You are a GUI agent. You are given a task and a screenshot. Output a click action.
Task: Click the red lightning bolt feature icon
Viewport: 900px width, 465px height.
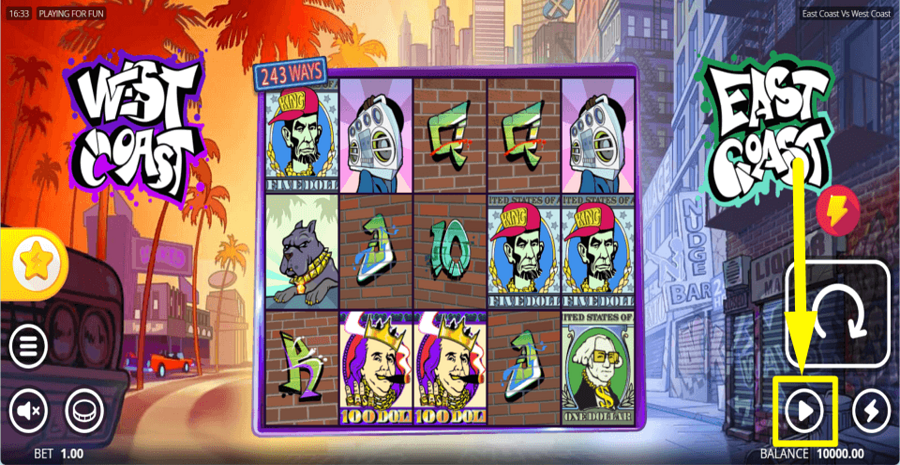tap(836, 211)
